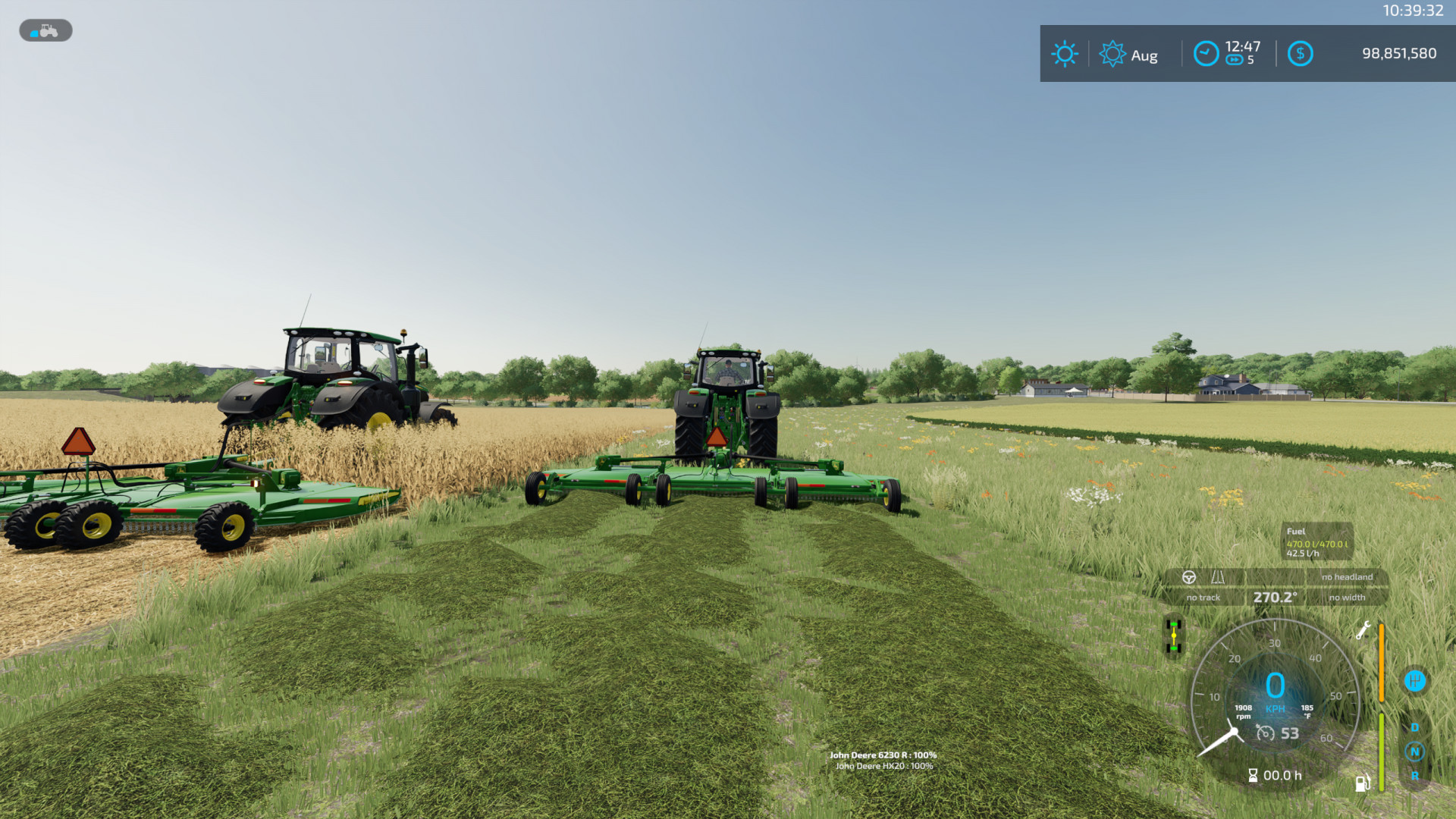
Task: Select the D drive gear indicator
Action: (x=1415, y=728)
